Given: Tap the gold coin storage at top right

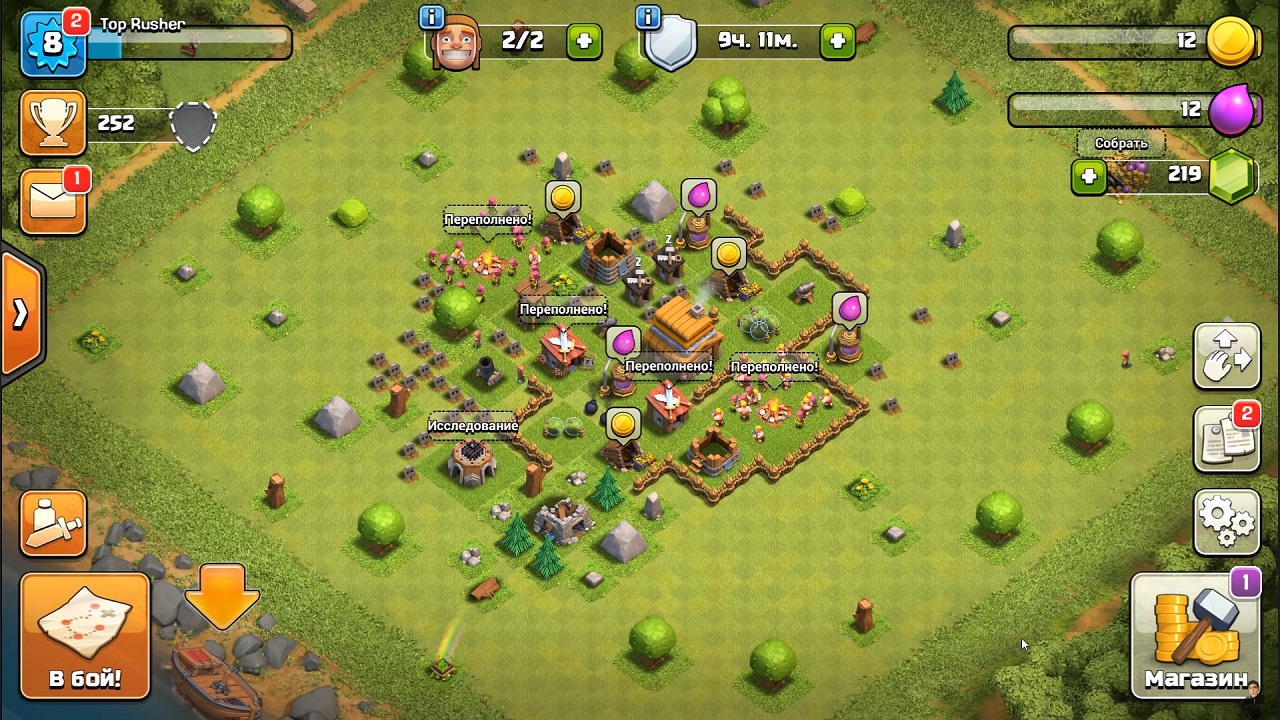Looking at the screenshot, I should pyautogui.click(x=1230, y=41).
